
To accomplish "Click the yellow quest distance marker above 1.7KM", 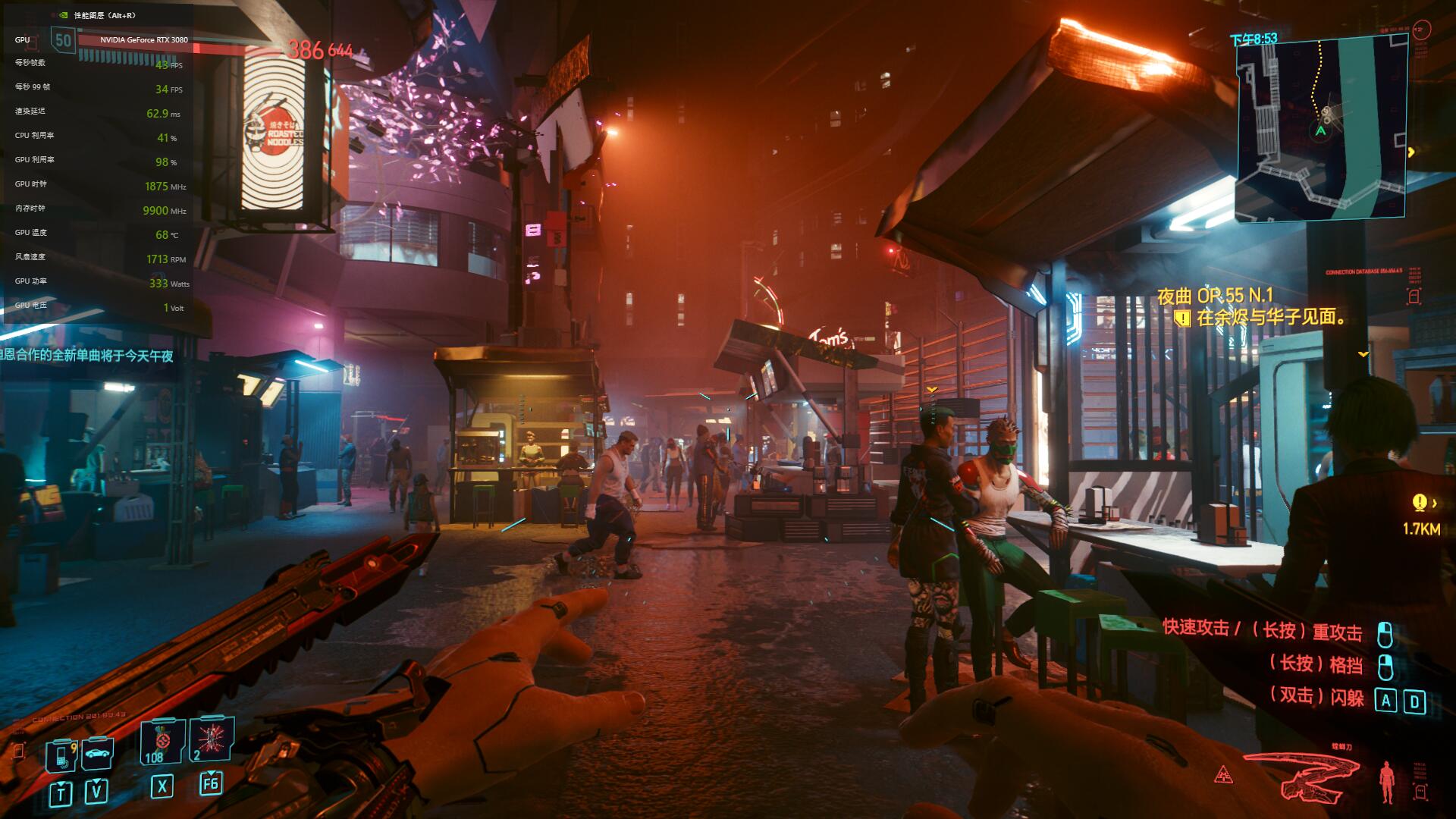I will tap(1420, 502).
